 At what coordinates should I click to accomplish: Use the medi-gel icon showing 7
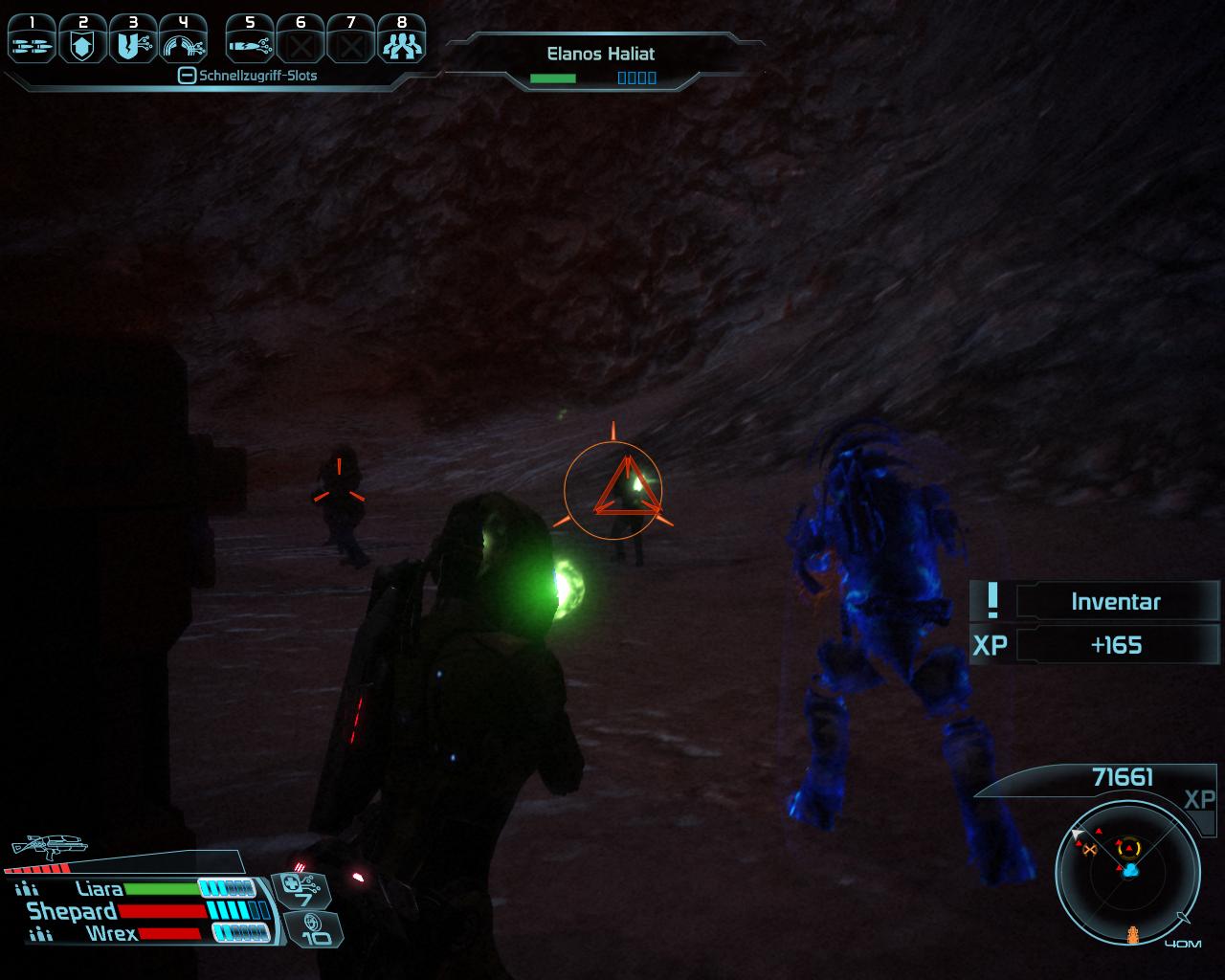coord(302,890)
